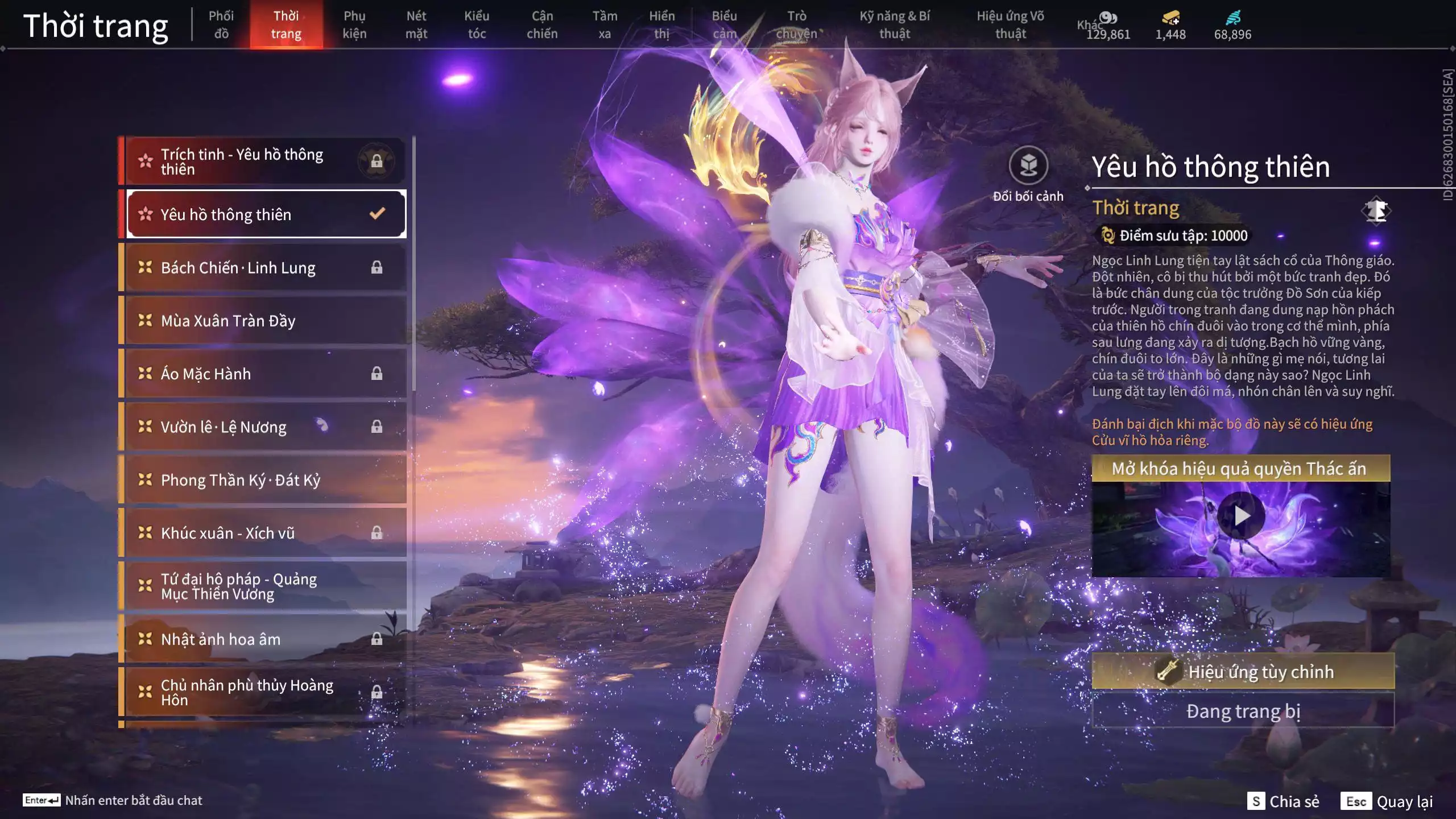The height and width of the screenshot is (819, 1456).
Task: Select the Nét mặt tab
Action: (x=416, y=24)
